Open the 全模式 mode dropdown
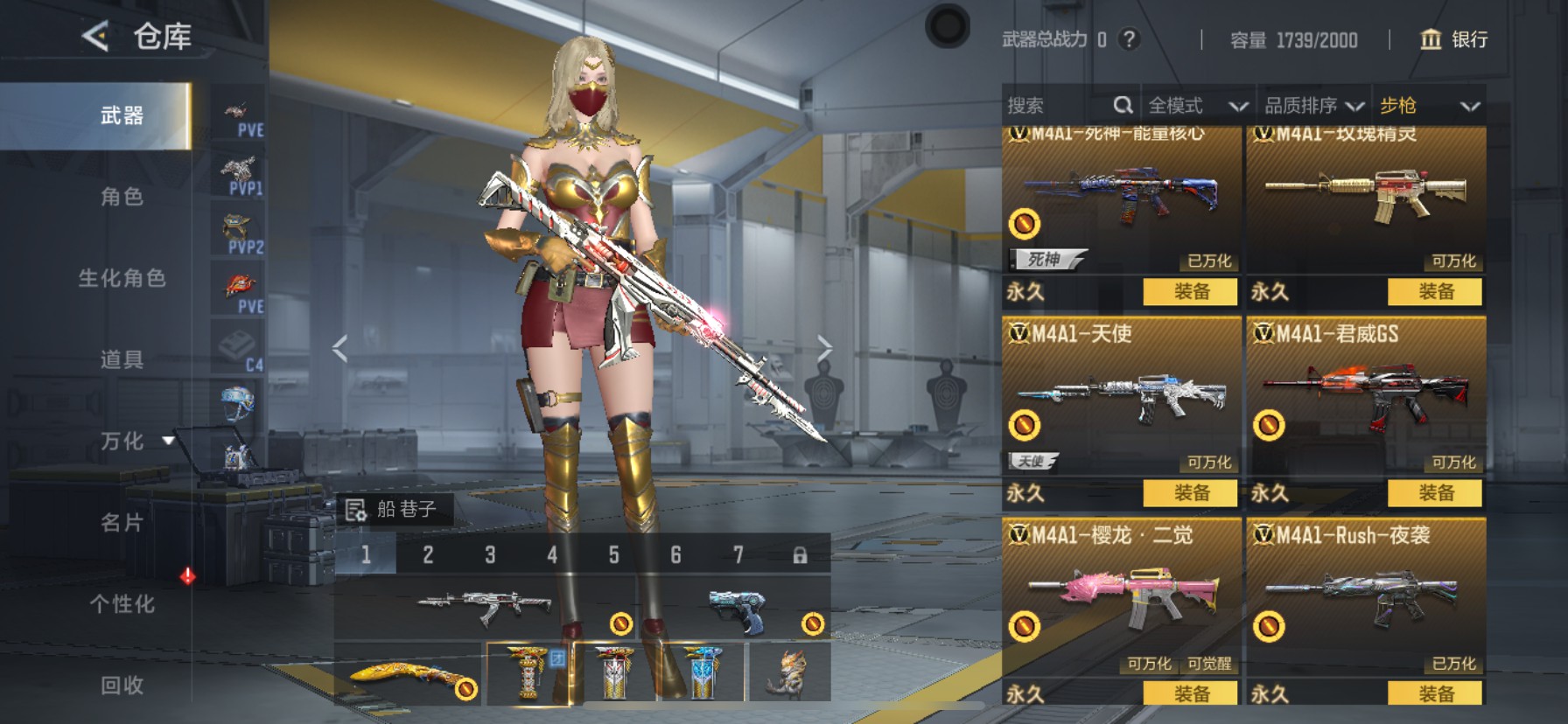 1197,106
